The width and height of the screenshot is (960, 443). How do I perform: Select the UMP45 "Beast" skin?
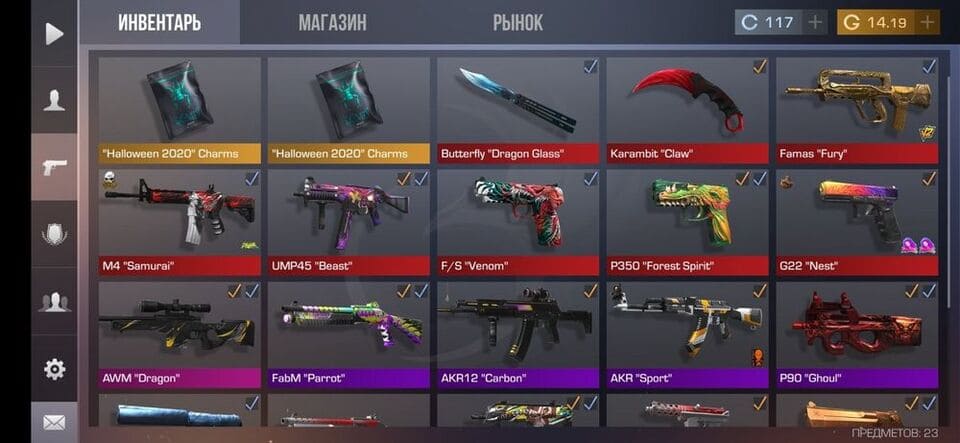(x=349, y=220)
